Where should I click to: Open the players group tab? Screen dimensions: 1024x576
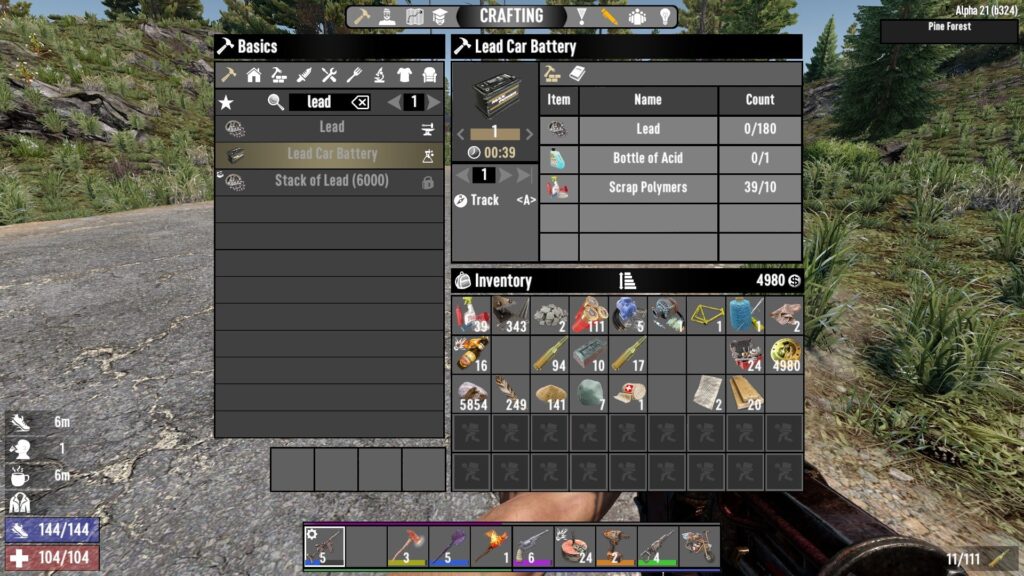pyautogui.click(x=637, y=17)
